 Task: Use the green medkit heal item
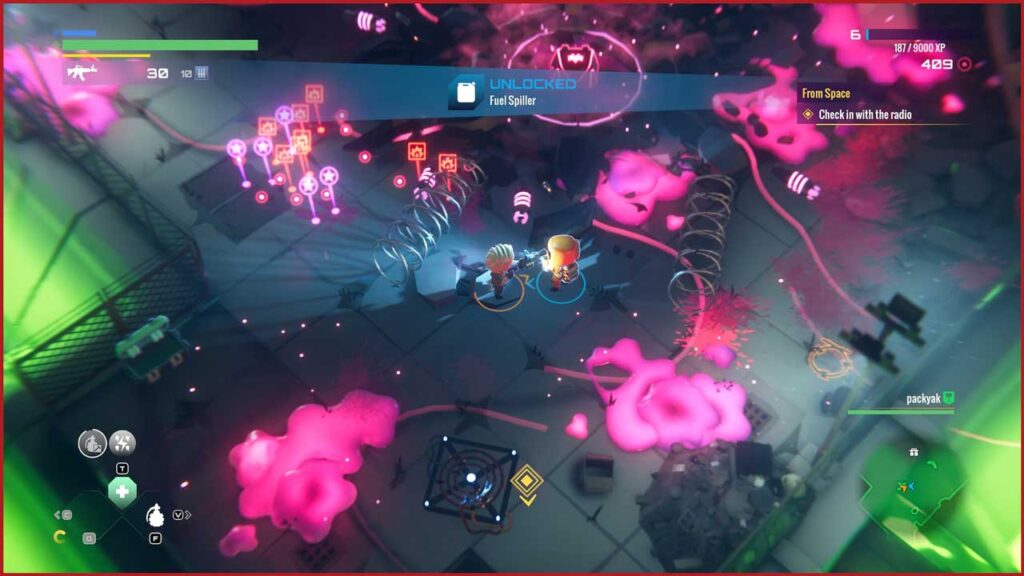click(122, 491)
